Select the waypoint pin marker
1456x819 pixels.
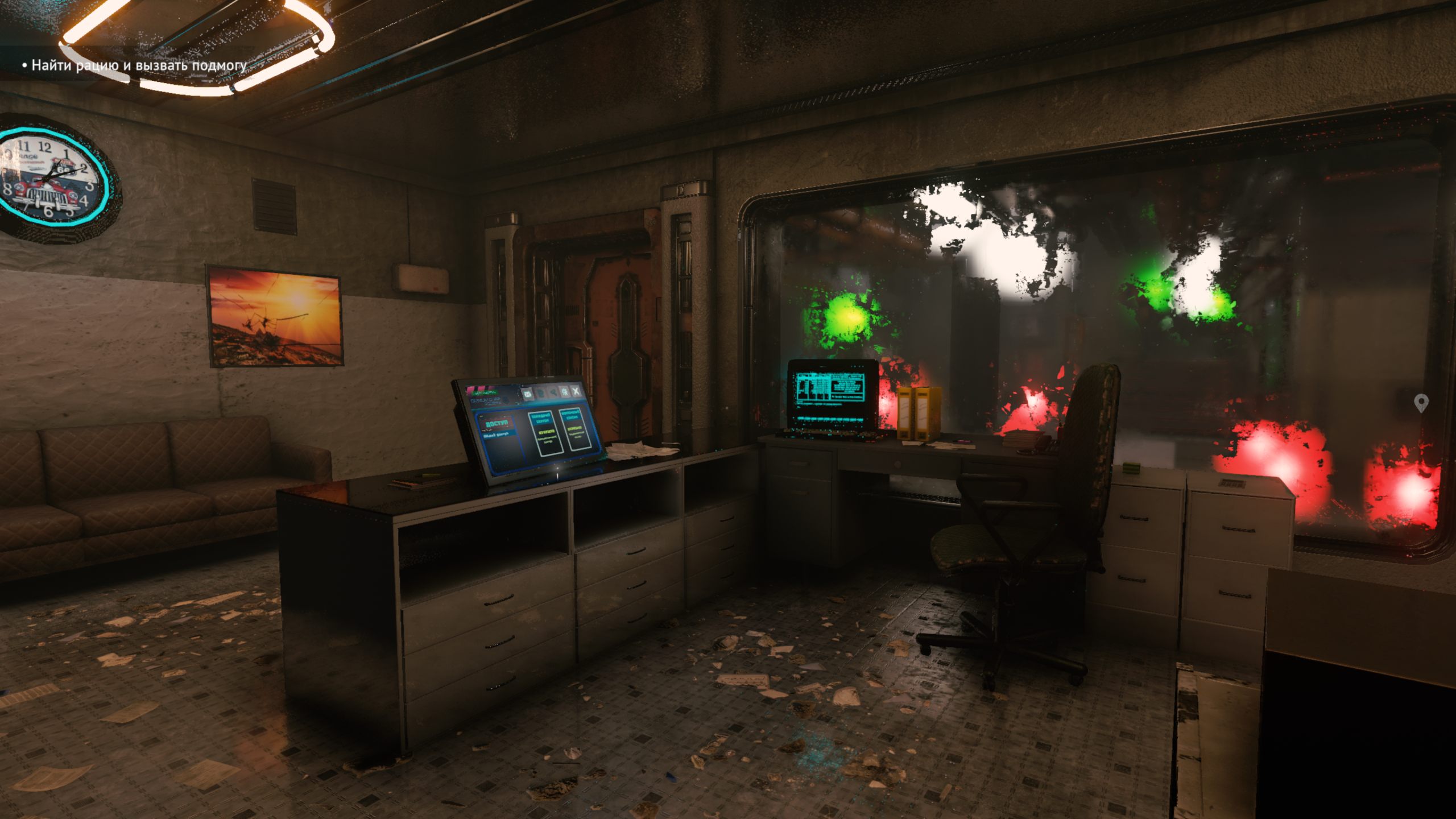point(1421,403)
